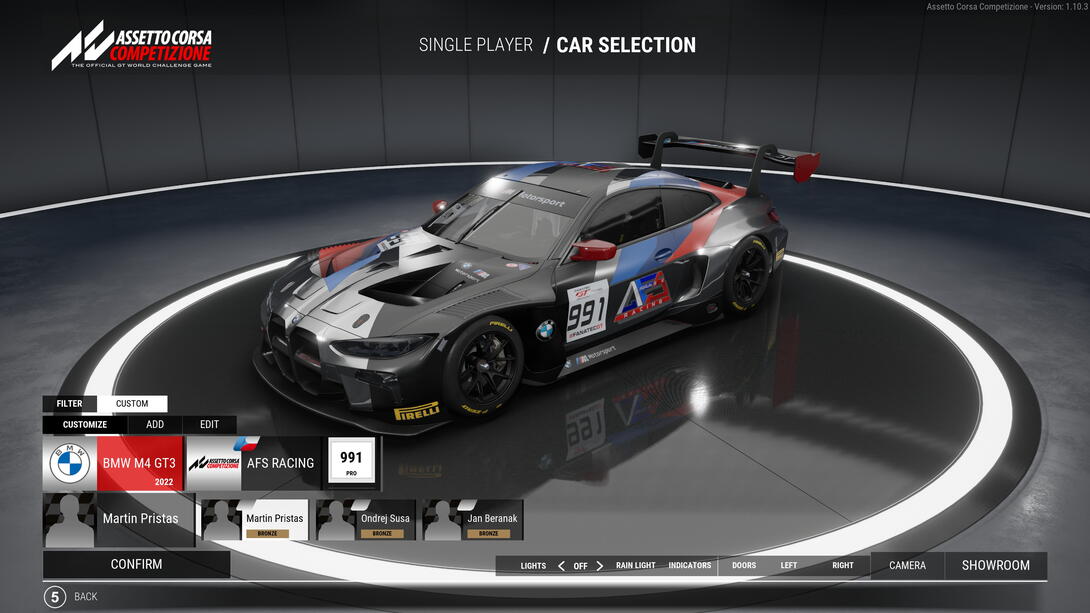The width and height of the screenshot is (1090, 613).
Task: Choose the AFS Racing team tile
Action: [253, 463]
